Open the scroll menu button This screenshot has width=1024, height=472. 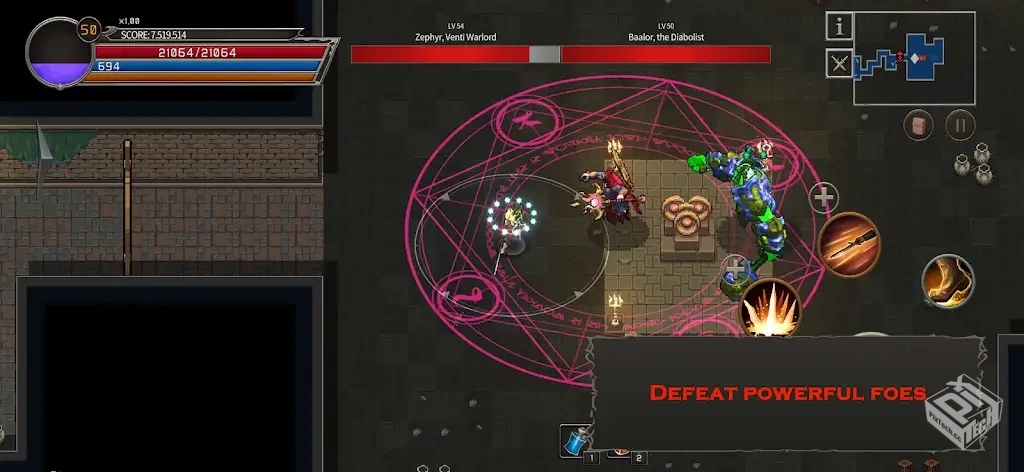pos(919,125)
